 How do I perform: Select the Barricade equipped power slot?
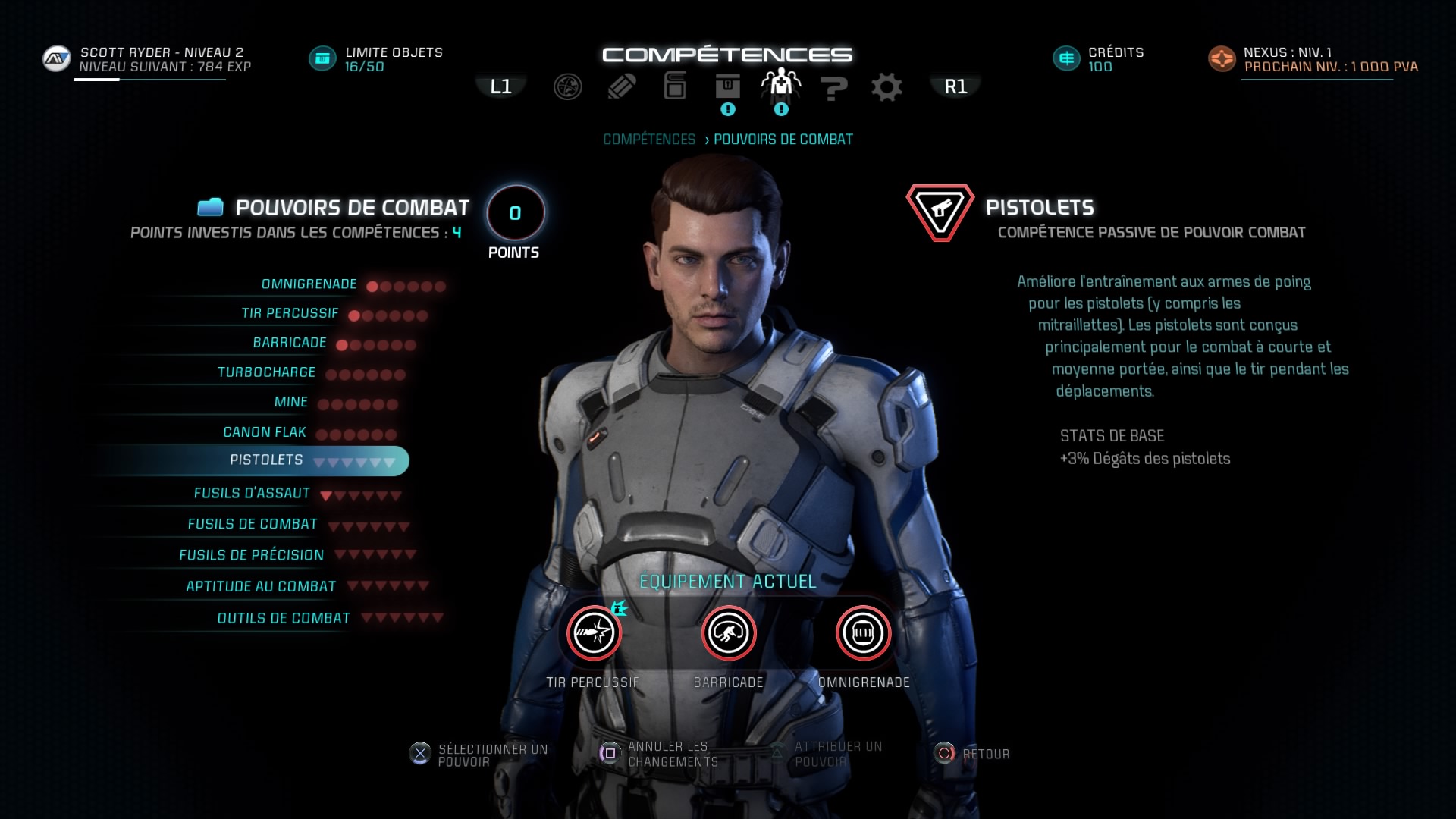pyautogui.click(x=729, y=632)
